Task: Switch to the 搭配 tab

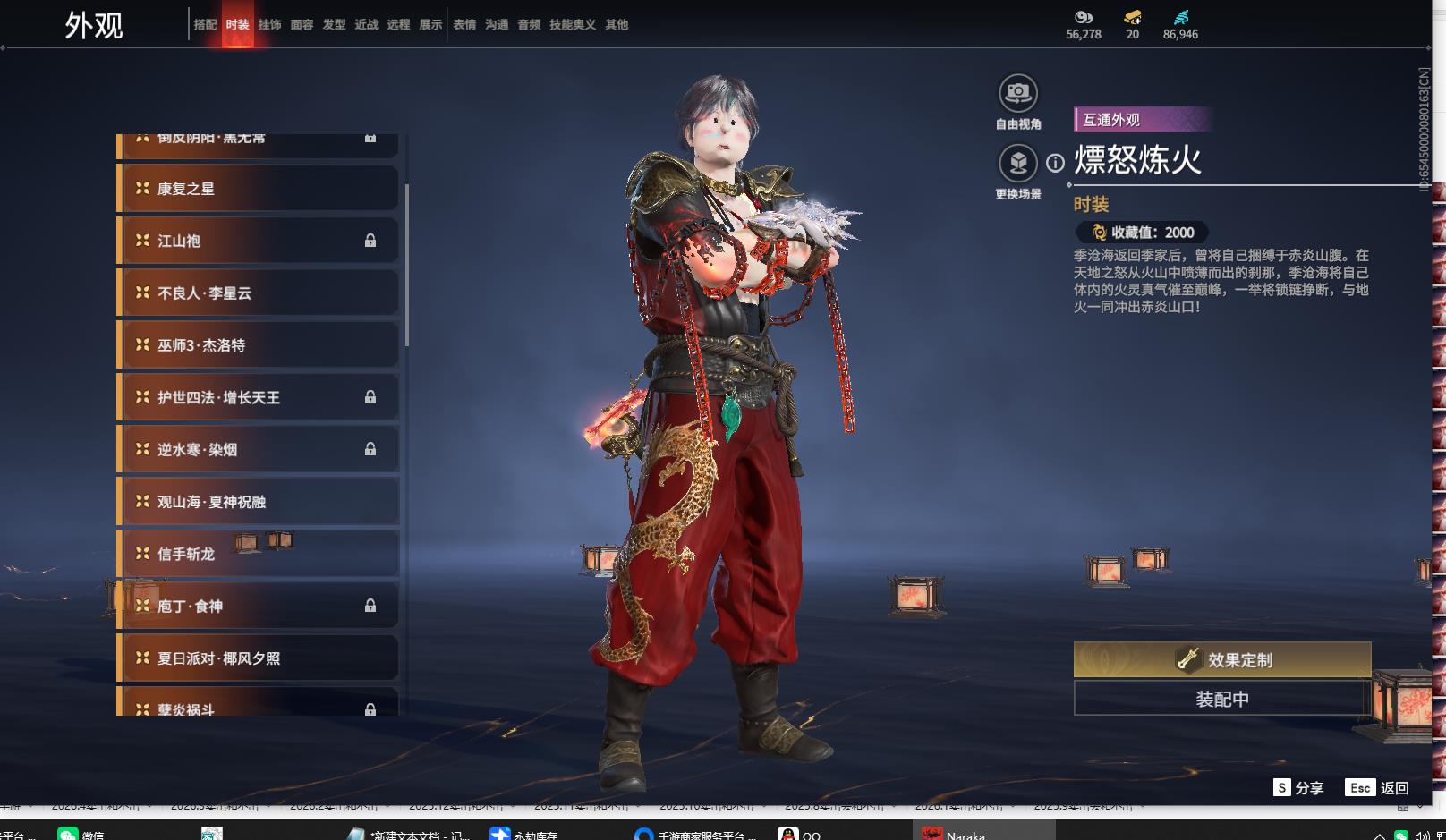Action: coord(205,25)
